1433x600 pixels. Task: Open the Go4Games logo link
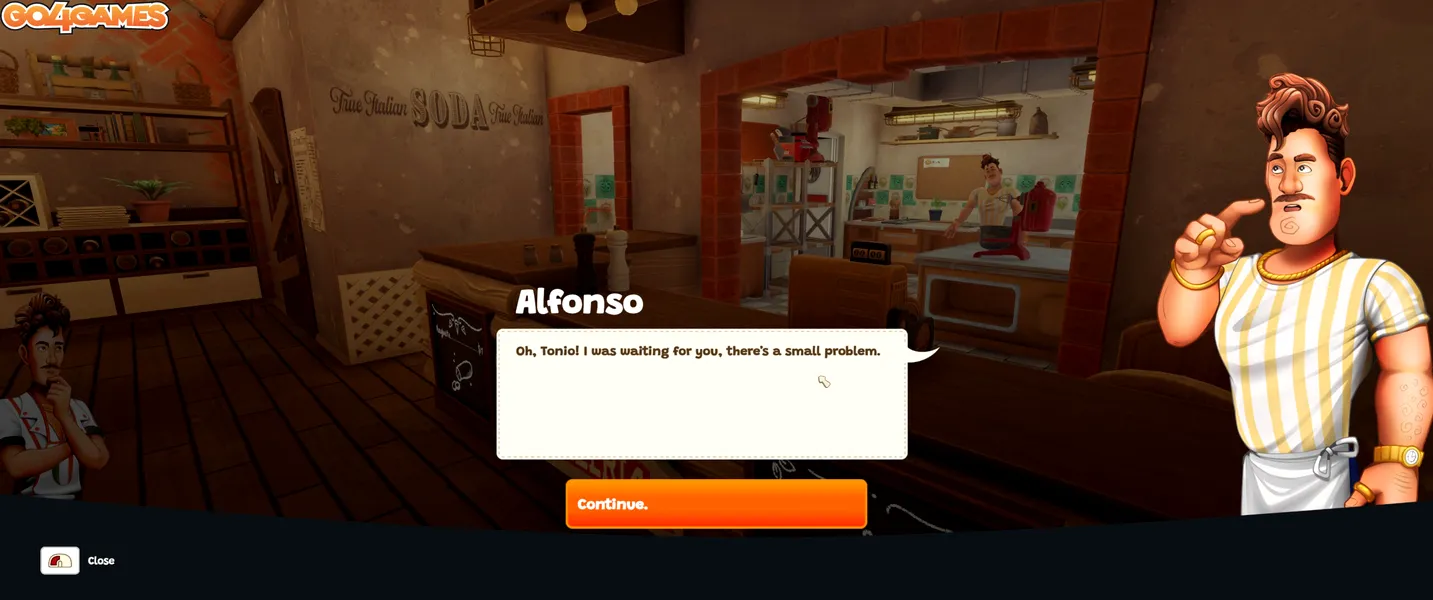click(85, 16)
